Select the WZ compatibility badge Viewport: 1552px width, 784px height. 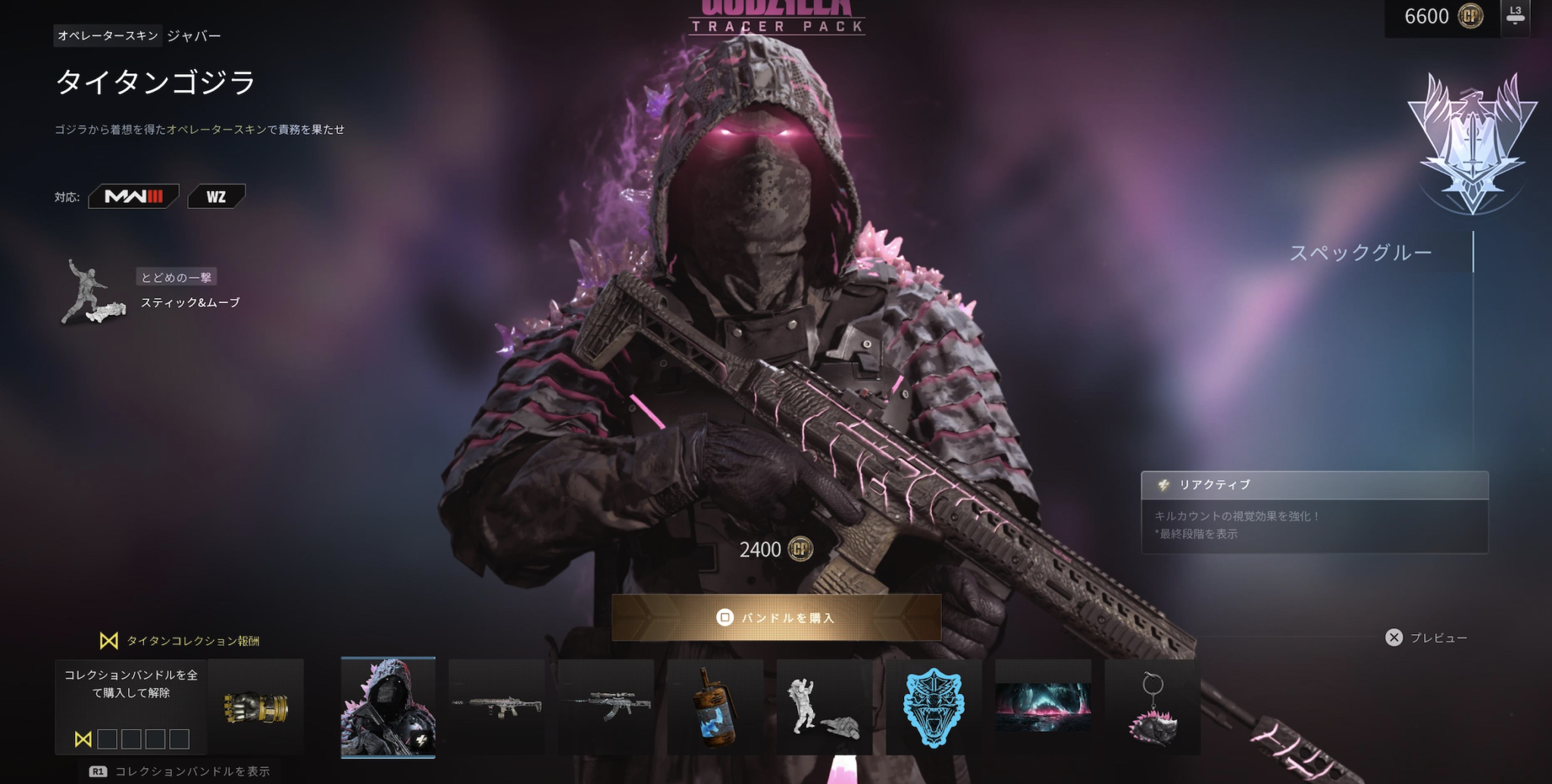pyautogui.click(x=216, y=197)
